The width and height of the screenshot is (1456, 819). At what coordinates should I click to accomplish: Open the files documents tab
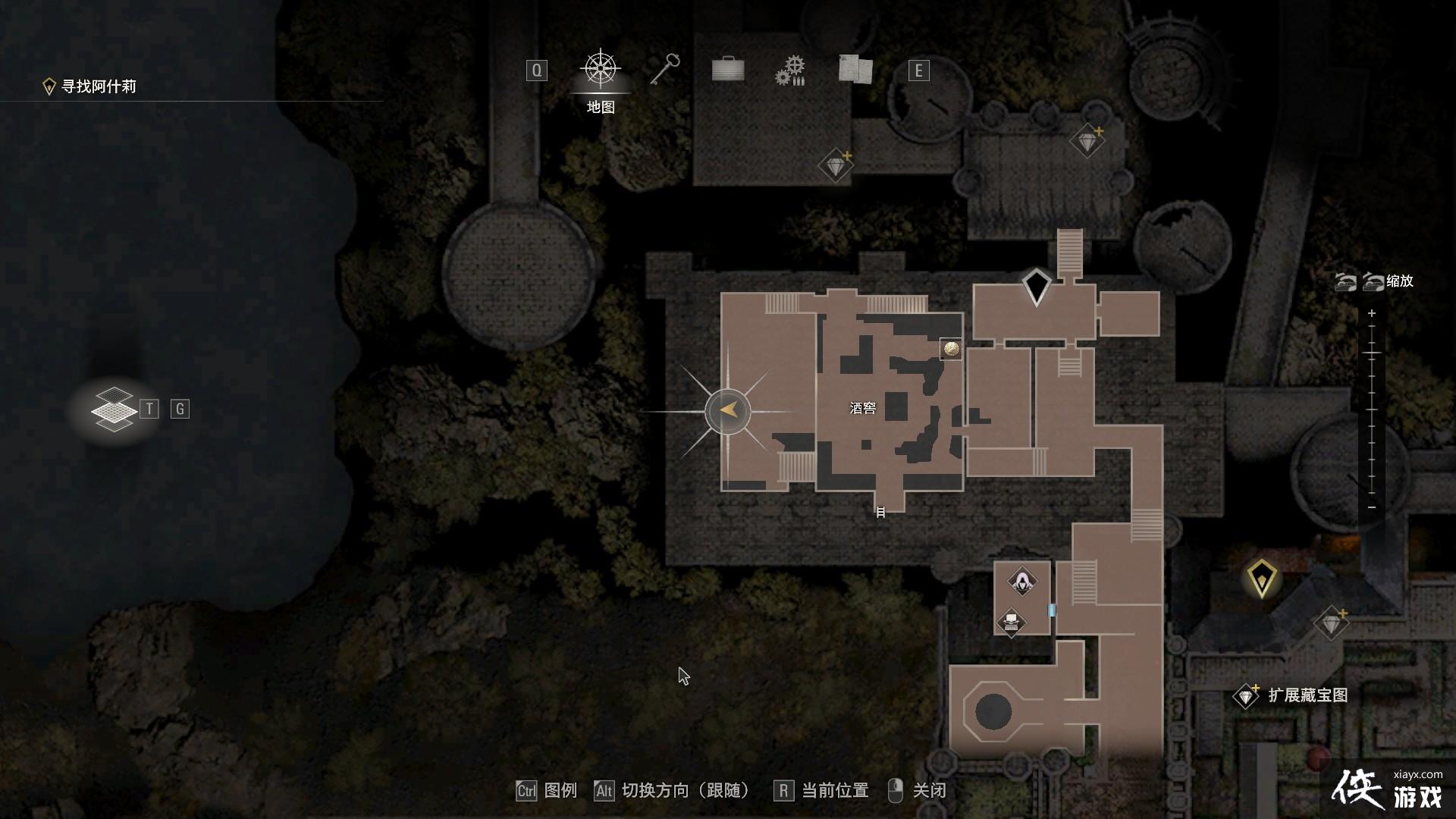[855, 70]
